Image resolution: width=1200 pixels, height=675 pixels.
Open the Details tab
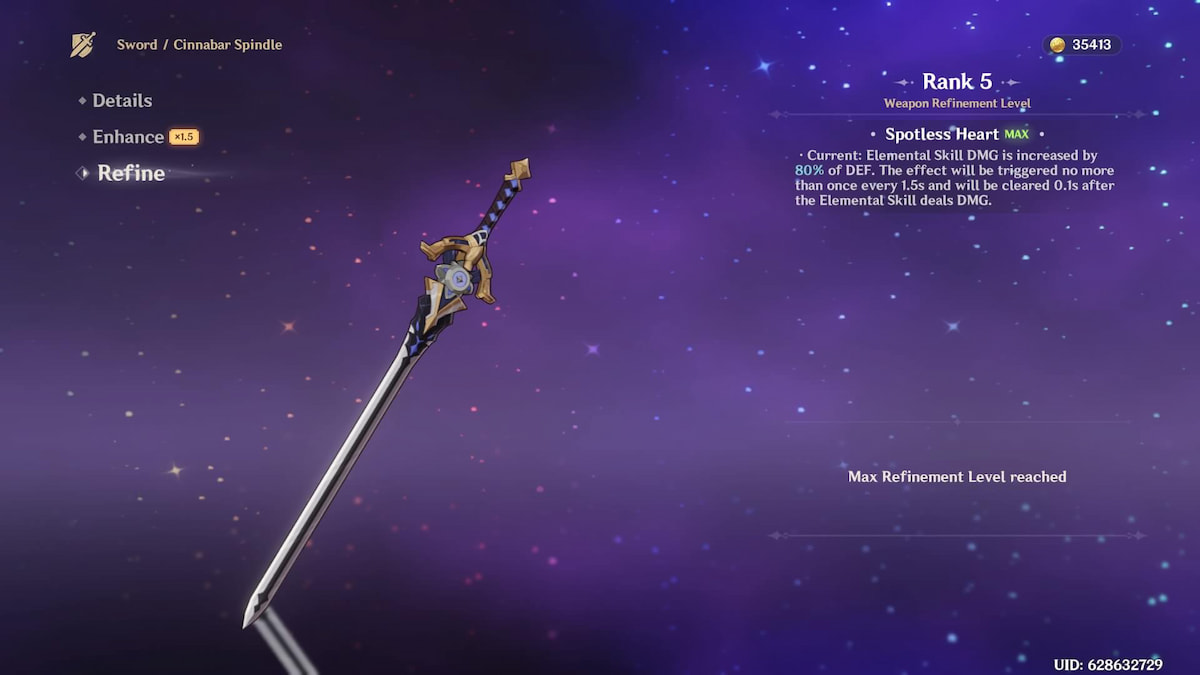(122, 101)
